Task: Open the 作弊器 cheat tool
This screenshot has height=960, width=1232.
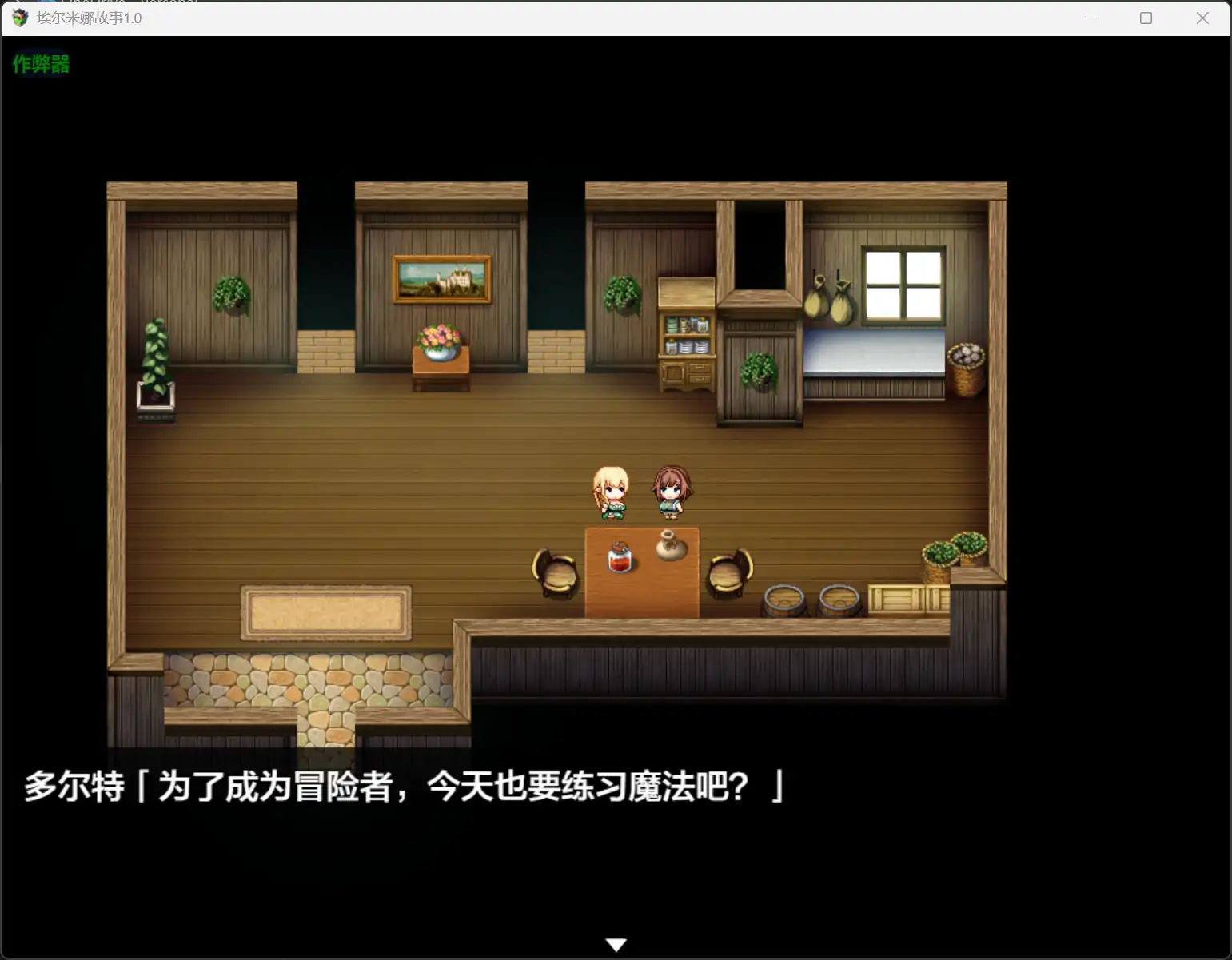Action: pyautogui.click(x=42, y=64)
